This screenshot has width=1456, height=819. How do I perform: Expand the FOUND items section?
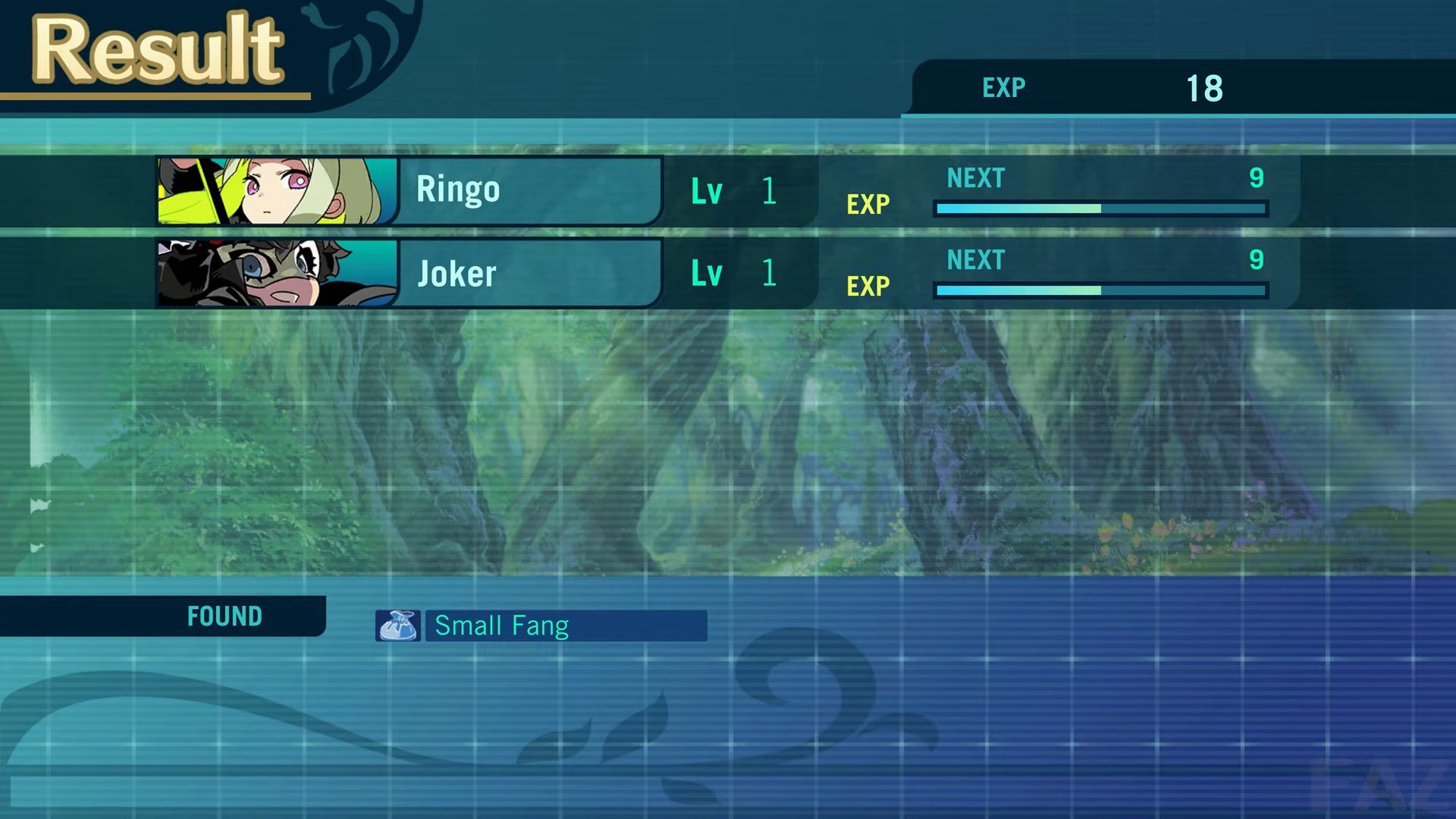[x=224, y=616]
